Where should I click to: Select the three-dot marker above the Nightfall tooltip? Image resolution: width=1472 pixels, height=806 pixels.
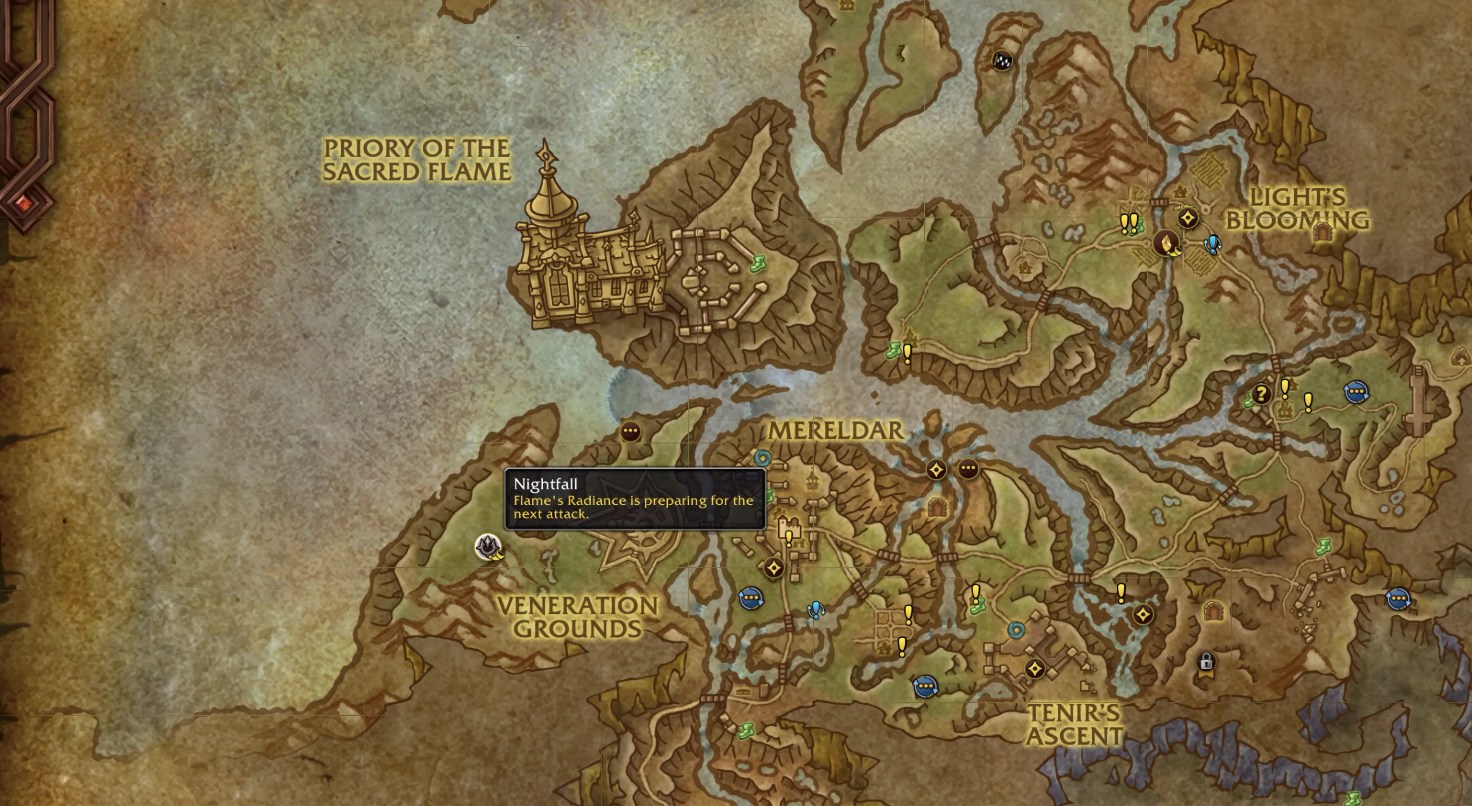click(x=630, y=432)
